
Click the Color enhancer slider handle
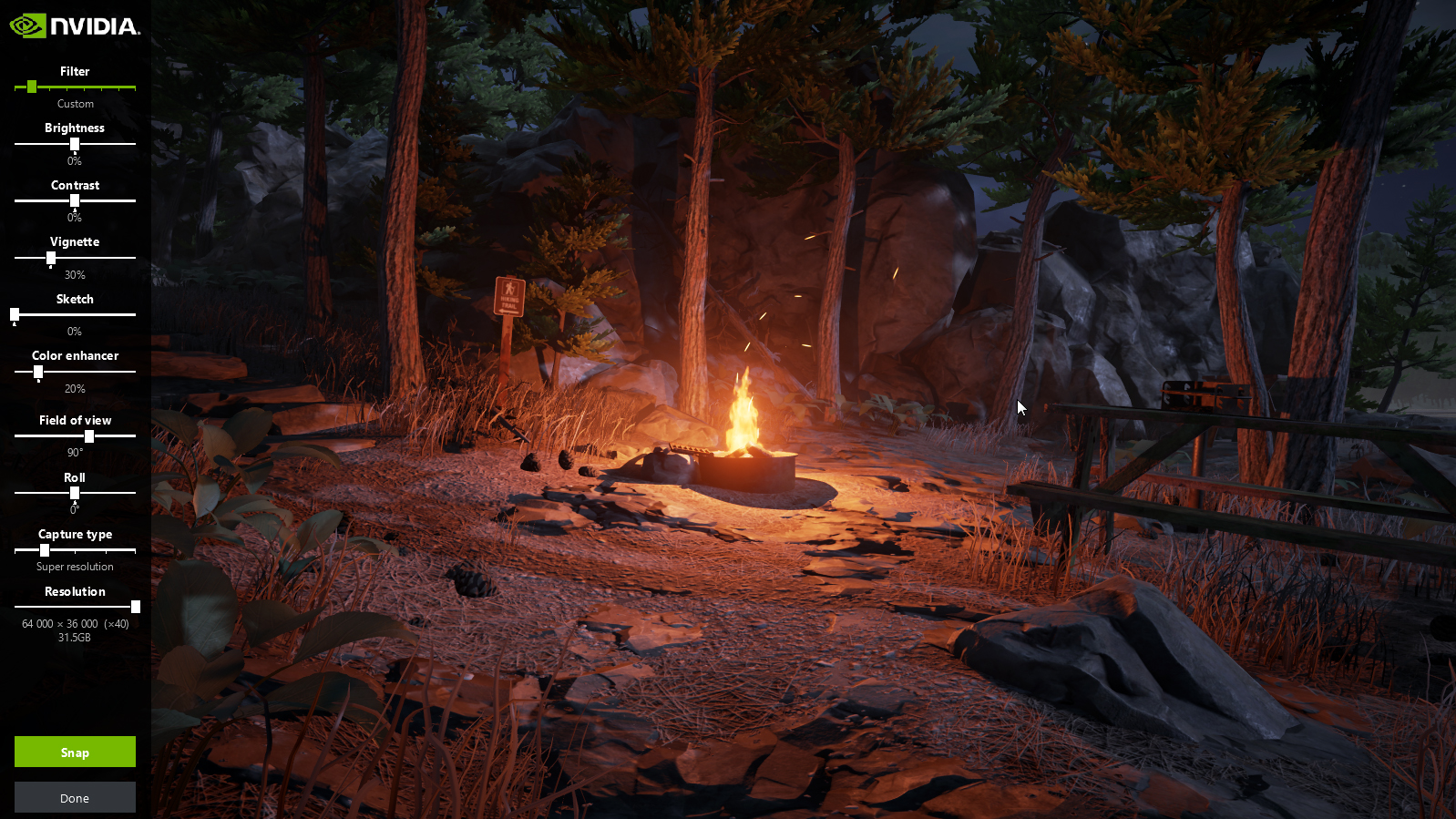click(38, 372)
